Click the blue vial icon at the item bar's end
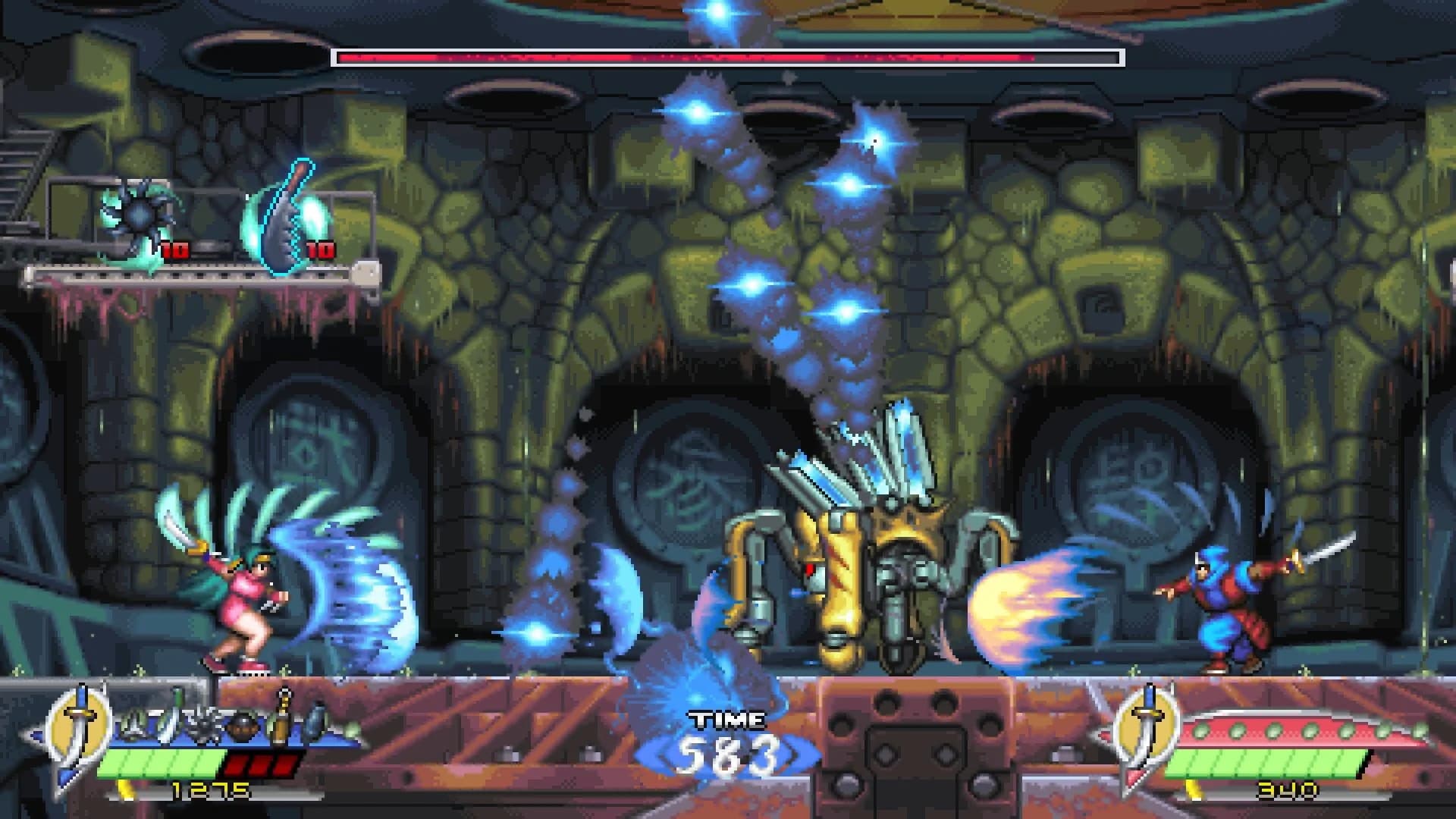Viewport: 1456px width, 819px height. (x=316, y=720)
